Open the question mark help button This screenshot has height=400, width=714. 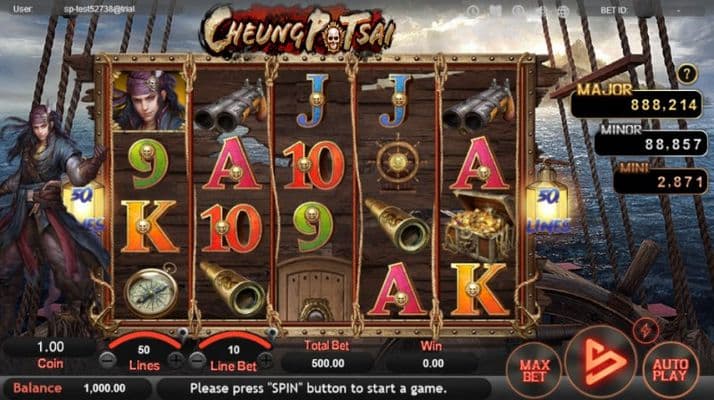[x=686, y=73]
